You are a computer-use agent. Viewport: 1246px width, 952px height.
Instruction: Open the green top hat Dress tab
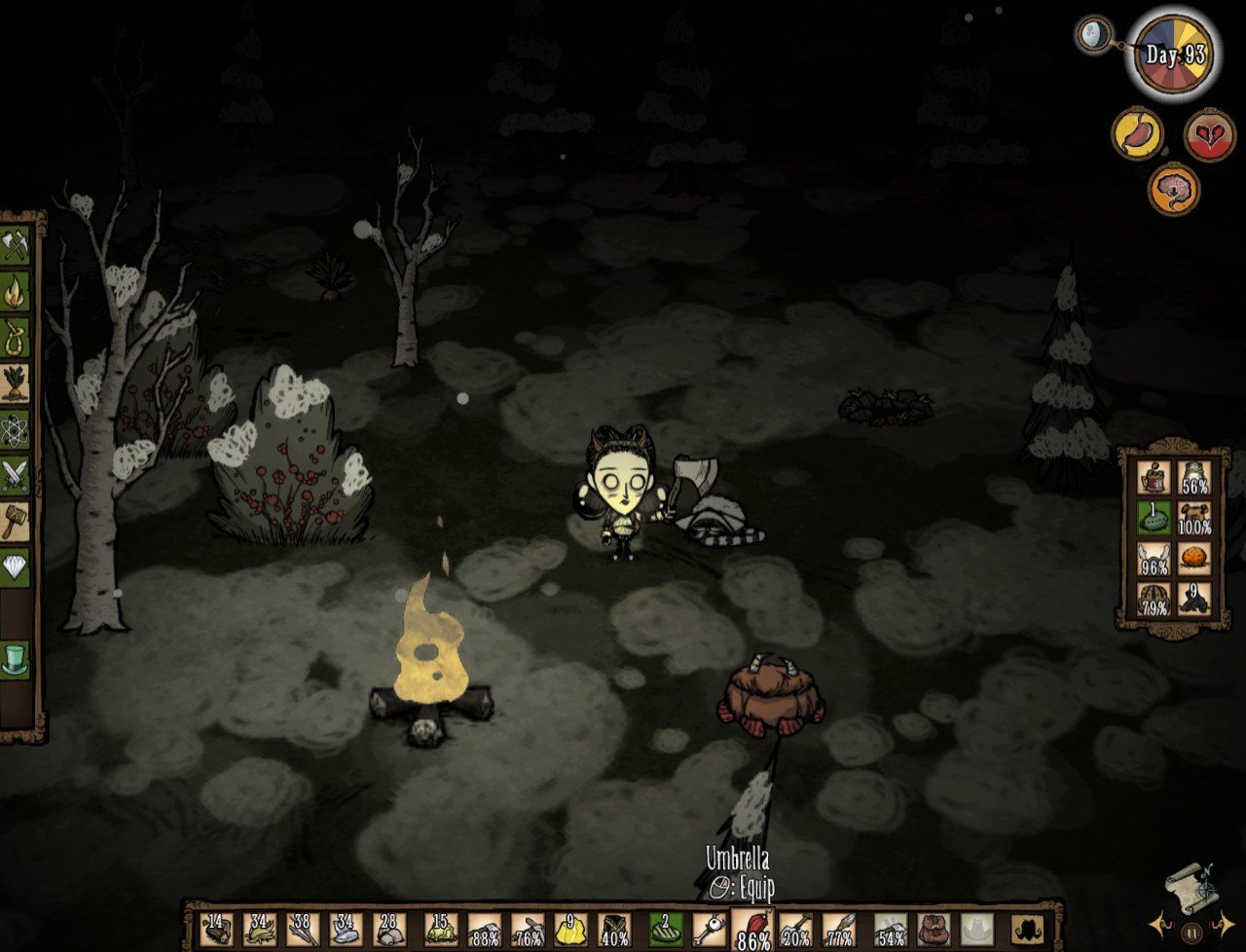(16, 659)
